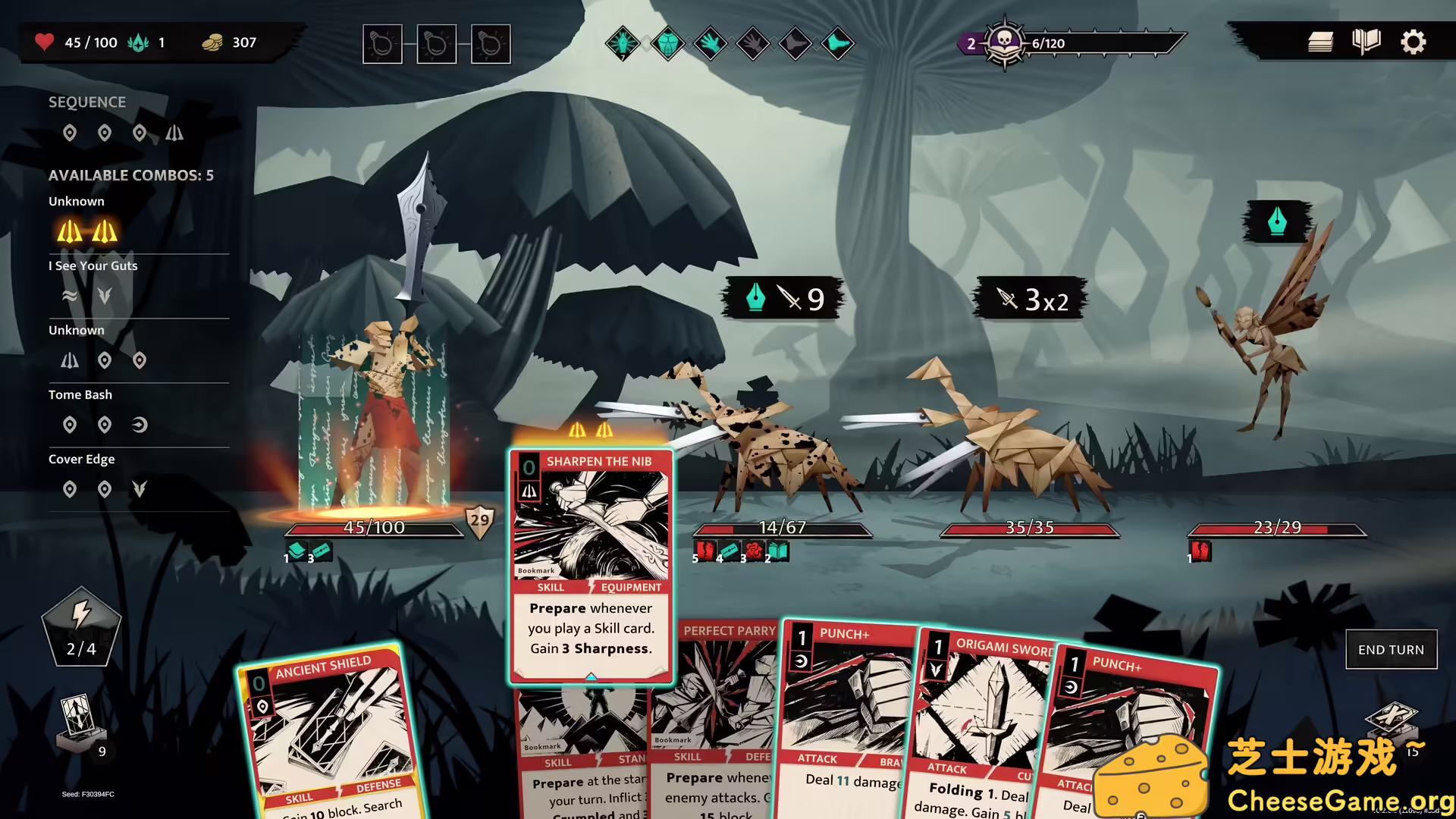Click the pen nib marker above the fairy
Image resolution: width=1456 pixels, height=819 pixels.
pyautogui.click(x=1276, y=221)
